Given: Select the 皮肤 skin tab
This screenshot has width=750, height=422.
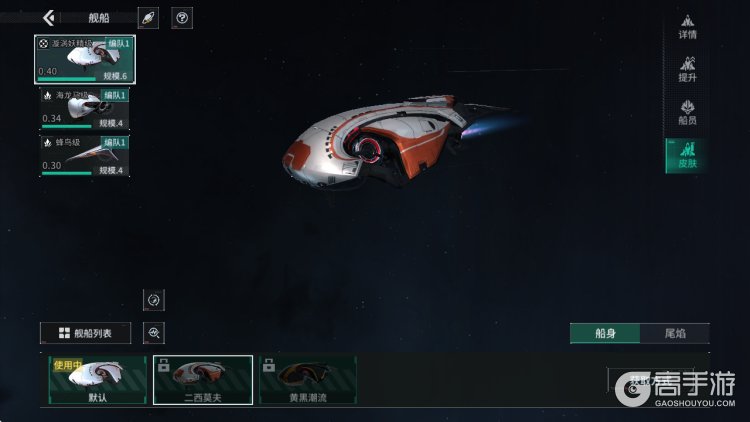Looking at the screenshot, I should point(687,155).
